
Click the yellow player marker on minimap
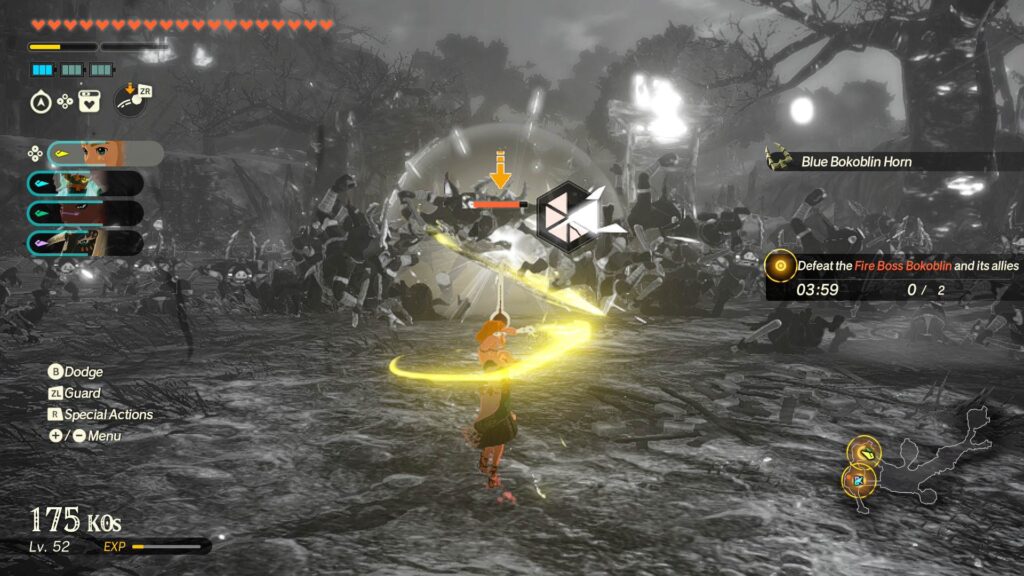pos(863,452)
